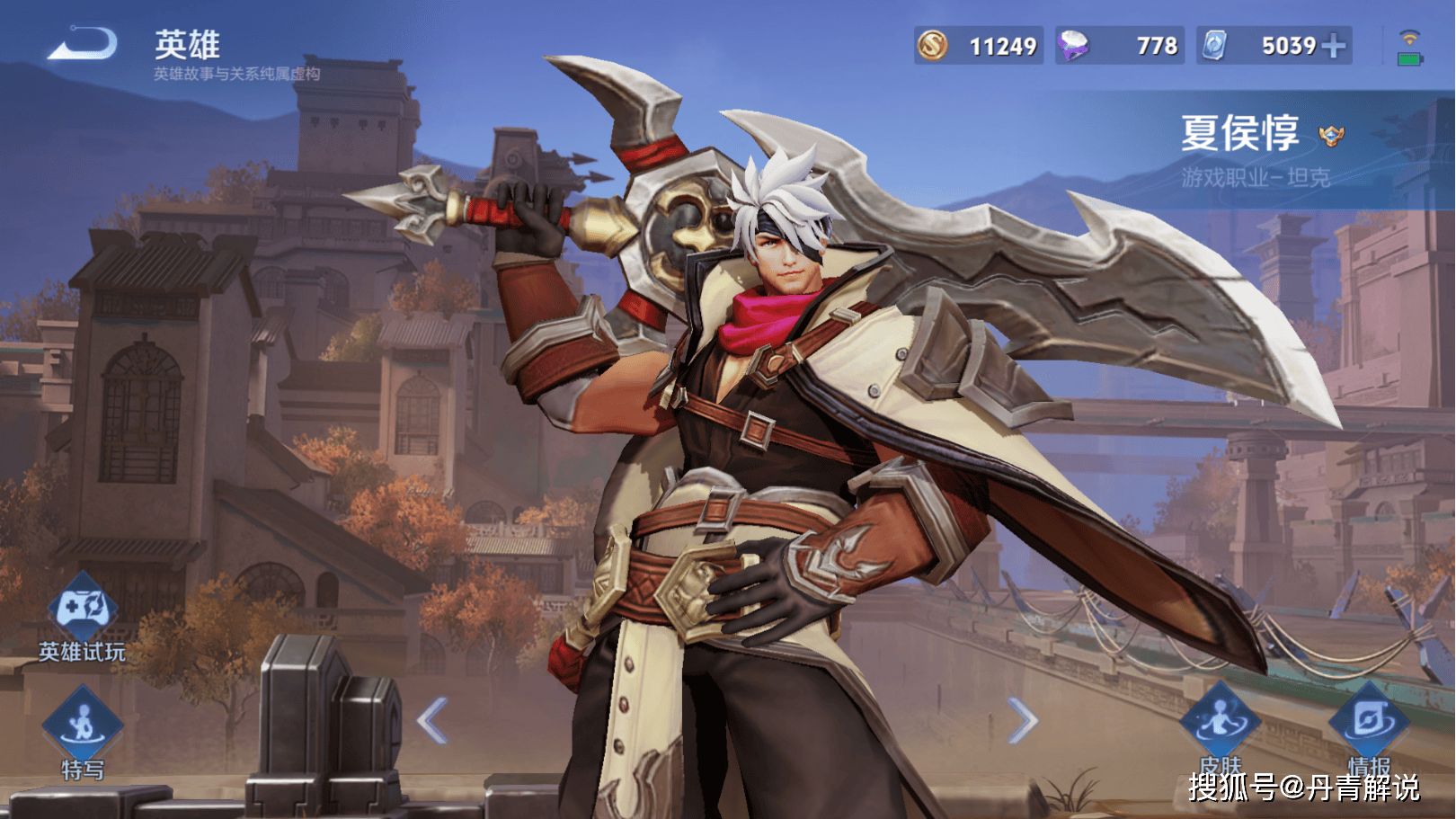
Task: Show previous hero with left arrow
Action: coord(432,720)
